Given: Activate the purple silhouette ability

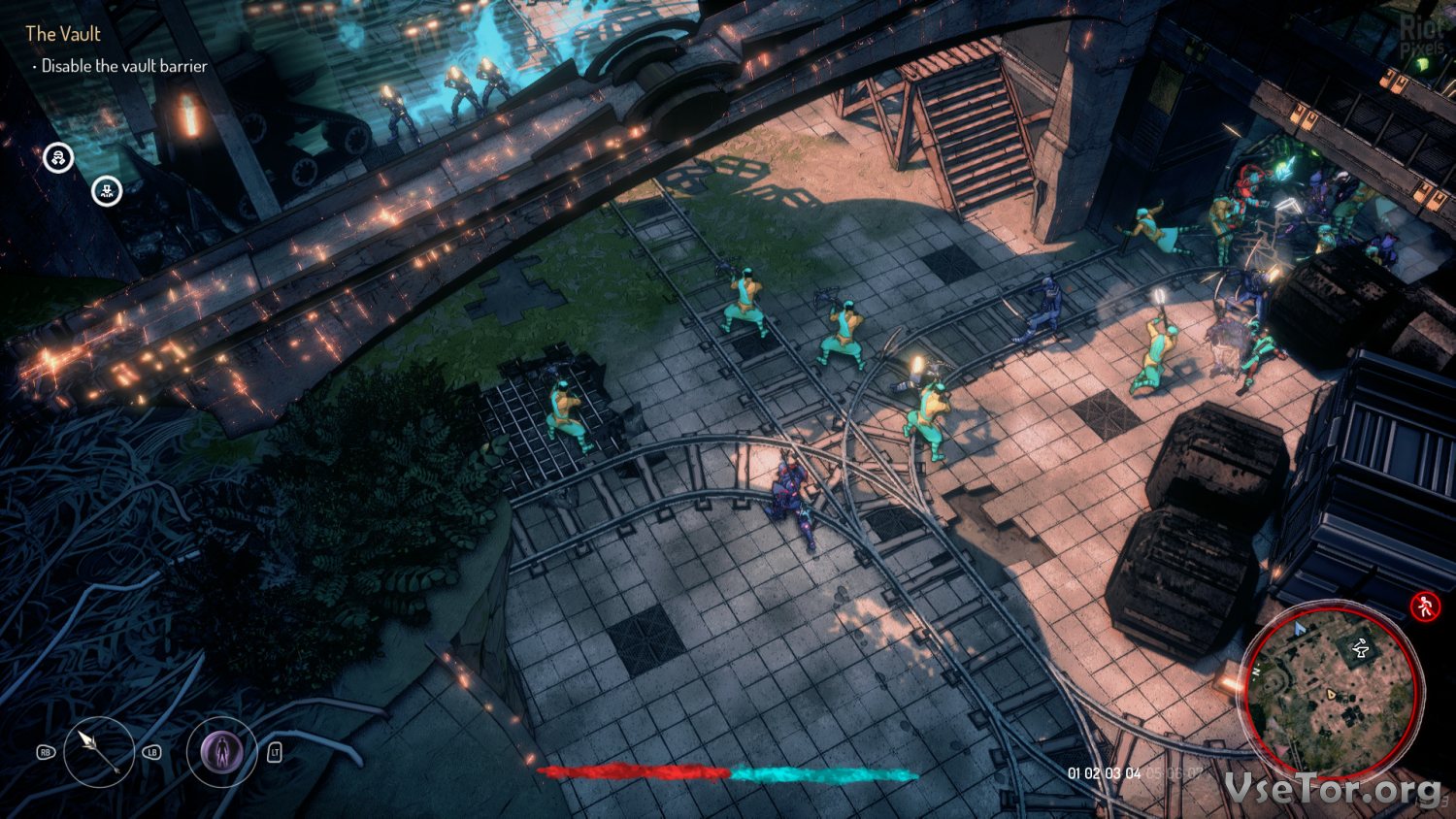Looking at the screenshot, I should coord(222,751).
